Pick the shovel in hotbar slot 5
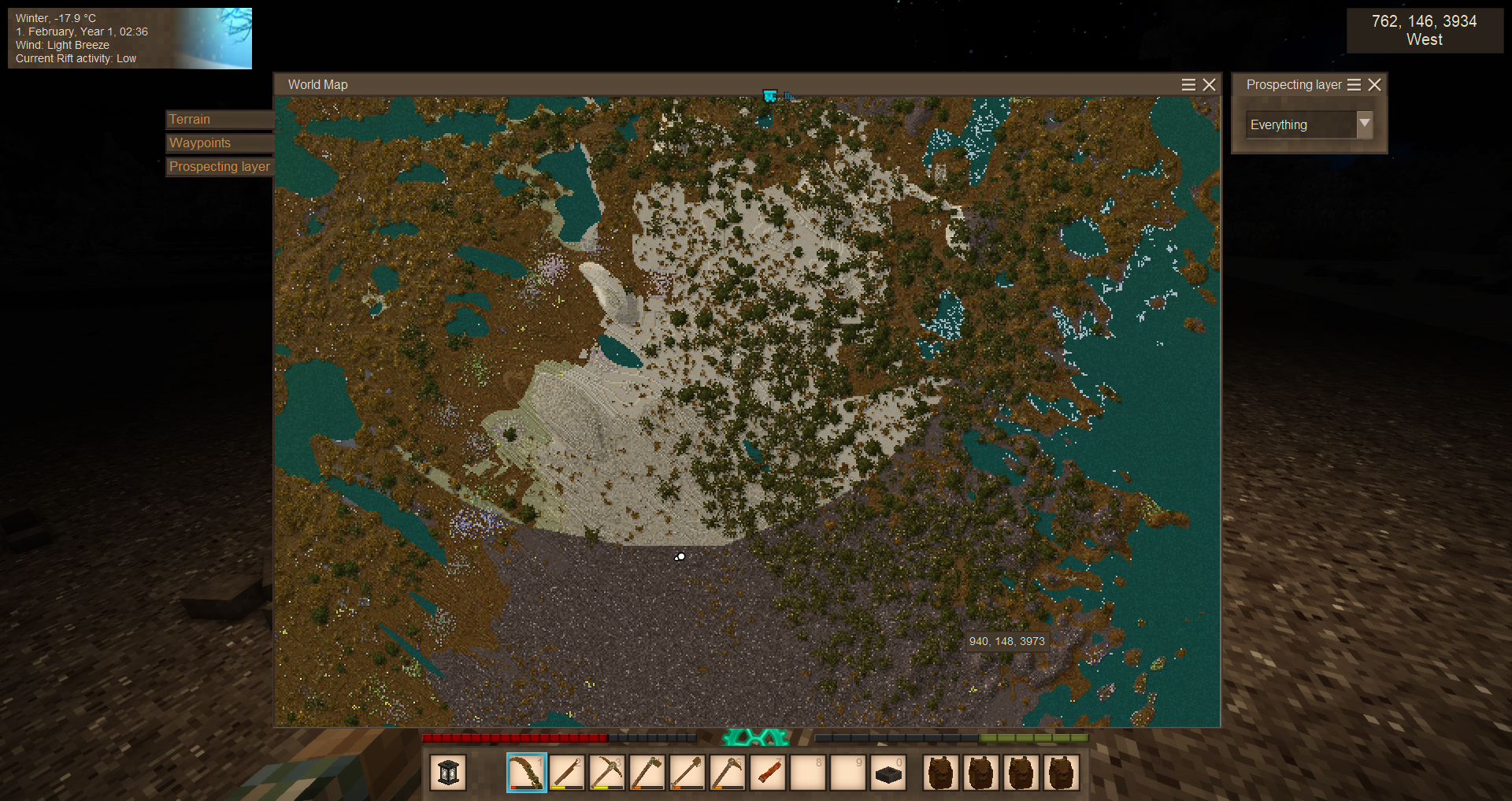Image resolution: width=1512 pixels, height=801 pixels. click(x=687, y=773)
